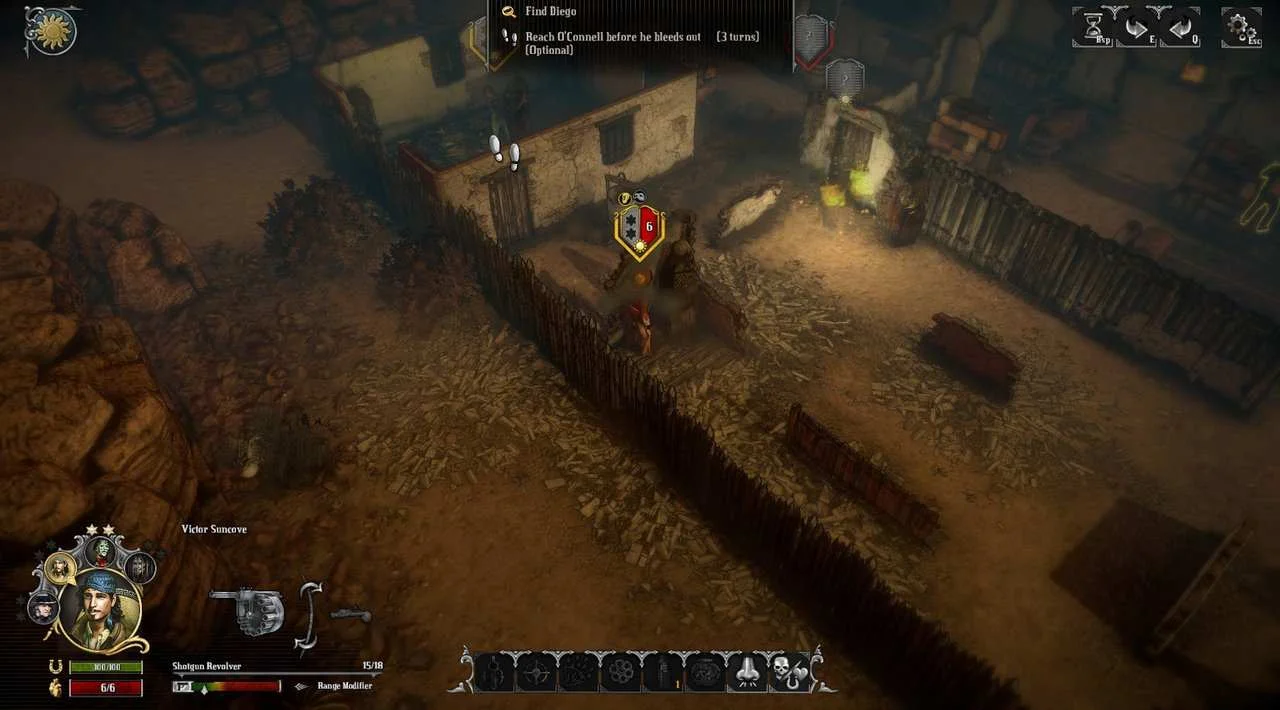
Task: Use the crosshair aimed shot ability
Action: (535, 671)
